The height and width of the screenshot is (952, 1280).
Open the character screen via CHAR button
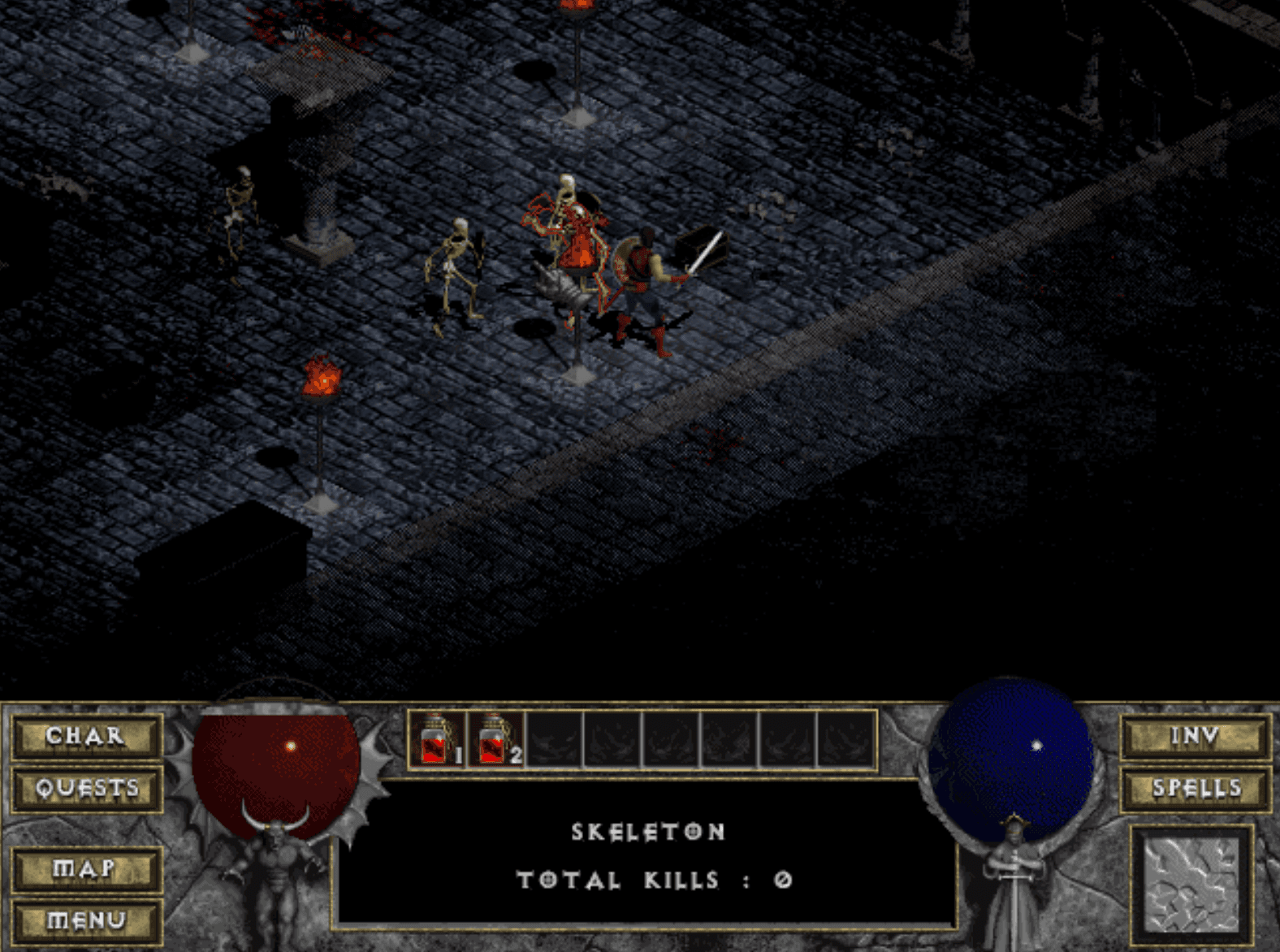[84, 736]
